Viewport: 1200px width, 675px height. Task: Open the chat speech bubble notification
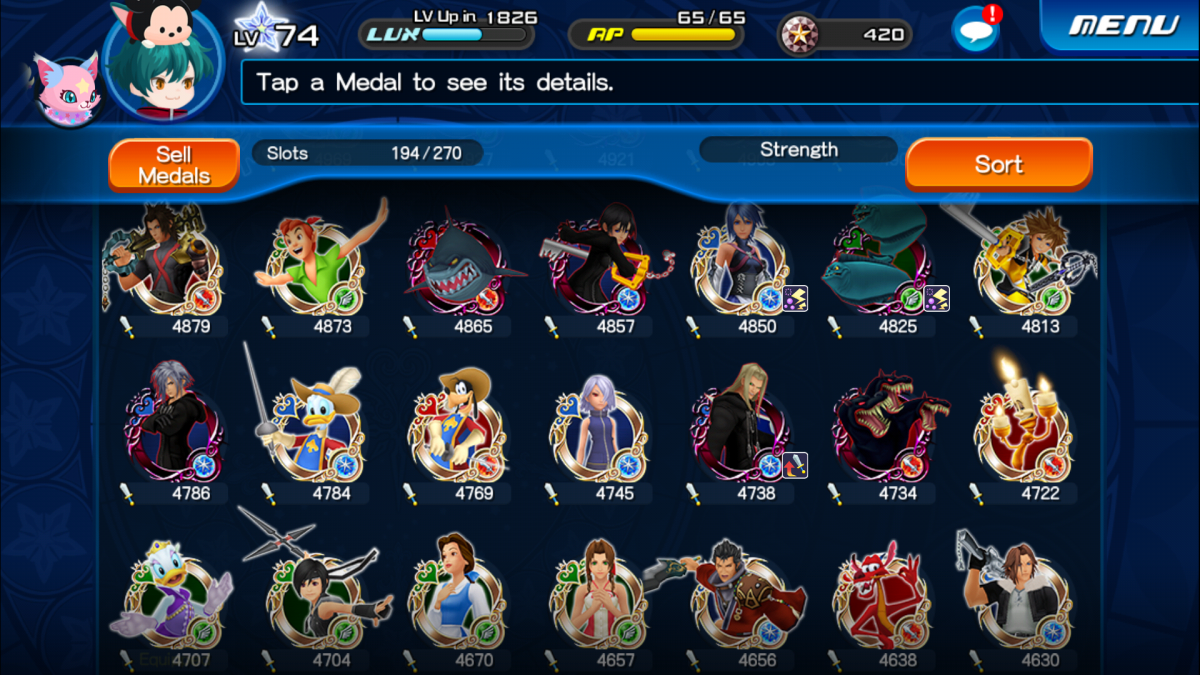point(975,28)
